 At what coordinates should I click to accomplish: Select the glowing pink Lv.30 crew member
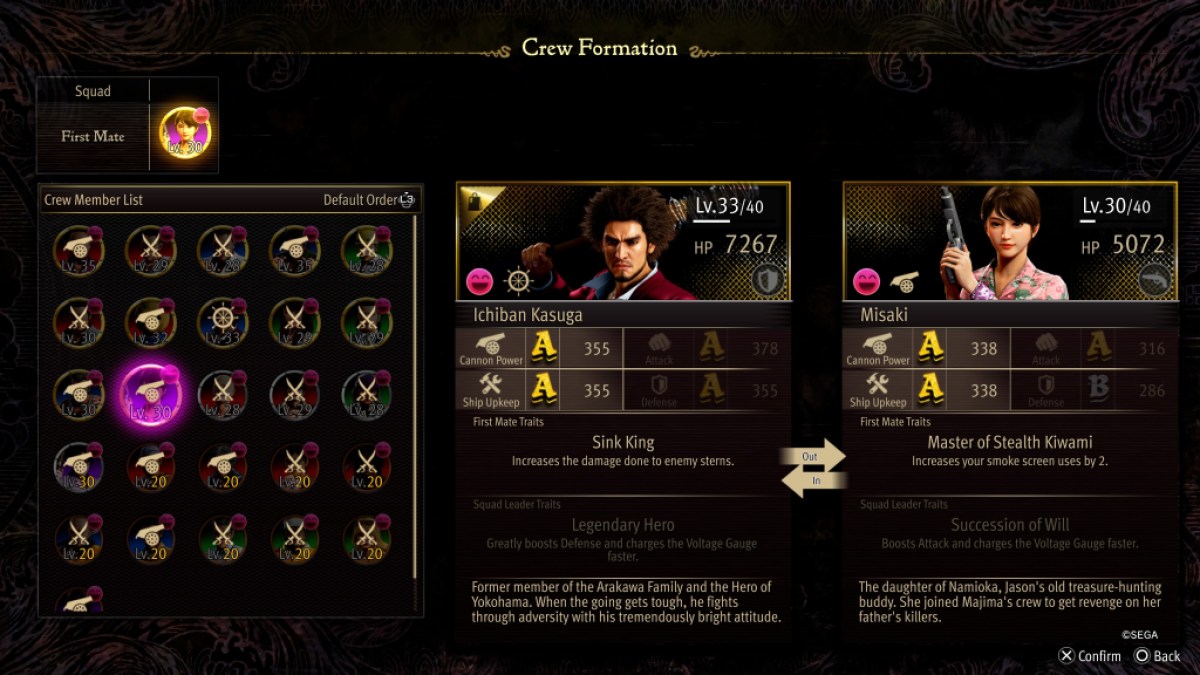point(151,394)
